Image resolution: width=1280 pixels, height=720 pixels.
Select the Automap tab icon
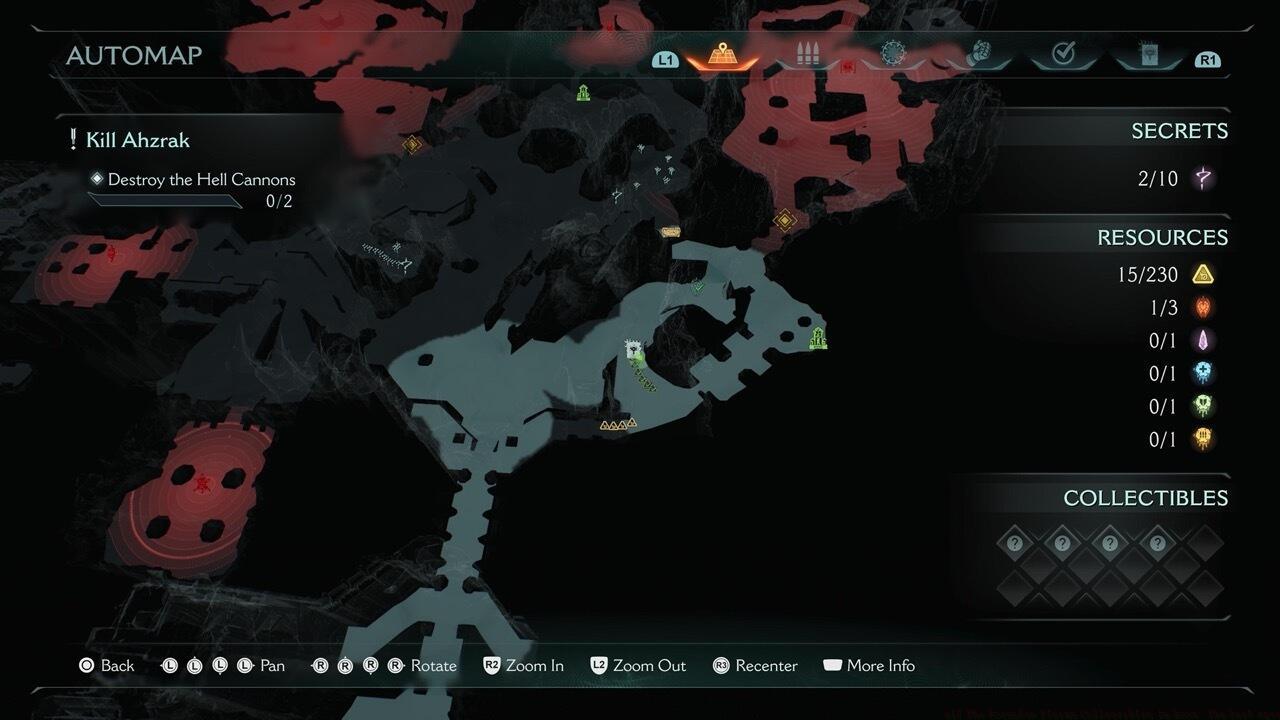pyautogui.click(x=721, y=54)
